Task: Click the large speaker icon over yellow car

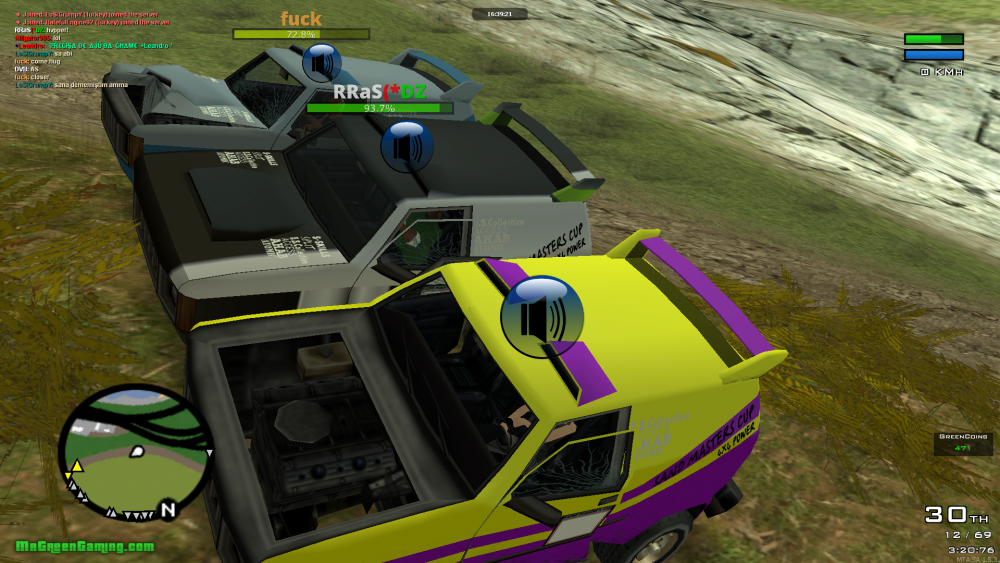Action: pos(542,317)
